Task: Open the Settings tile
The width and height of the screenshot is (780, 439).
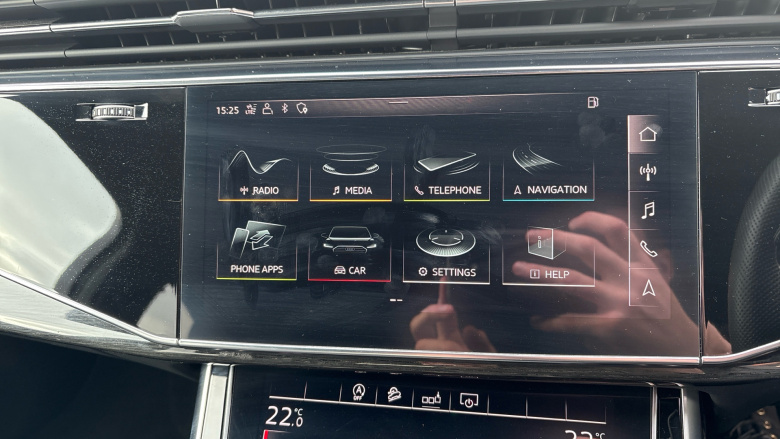Action: pos(446,256)
